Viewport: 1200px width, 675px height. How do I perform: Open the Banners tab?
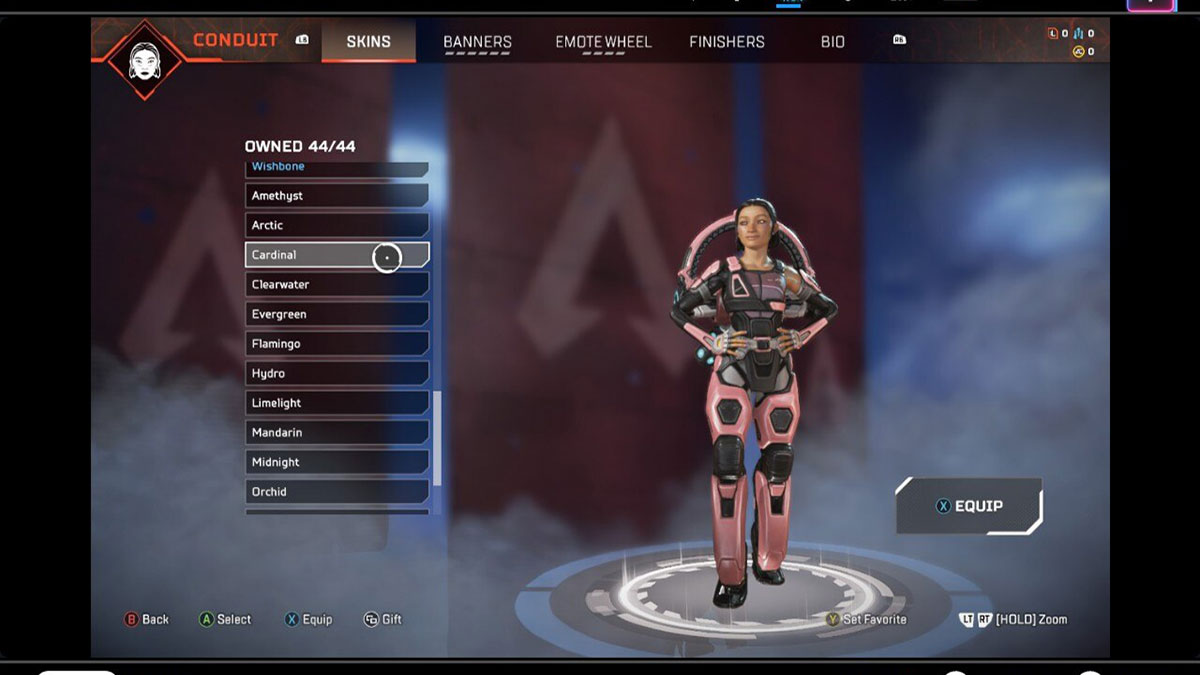click(x=477, y=42)
